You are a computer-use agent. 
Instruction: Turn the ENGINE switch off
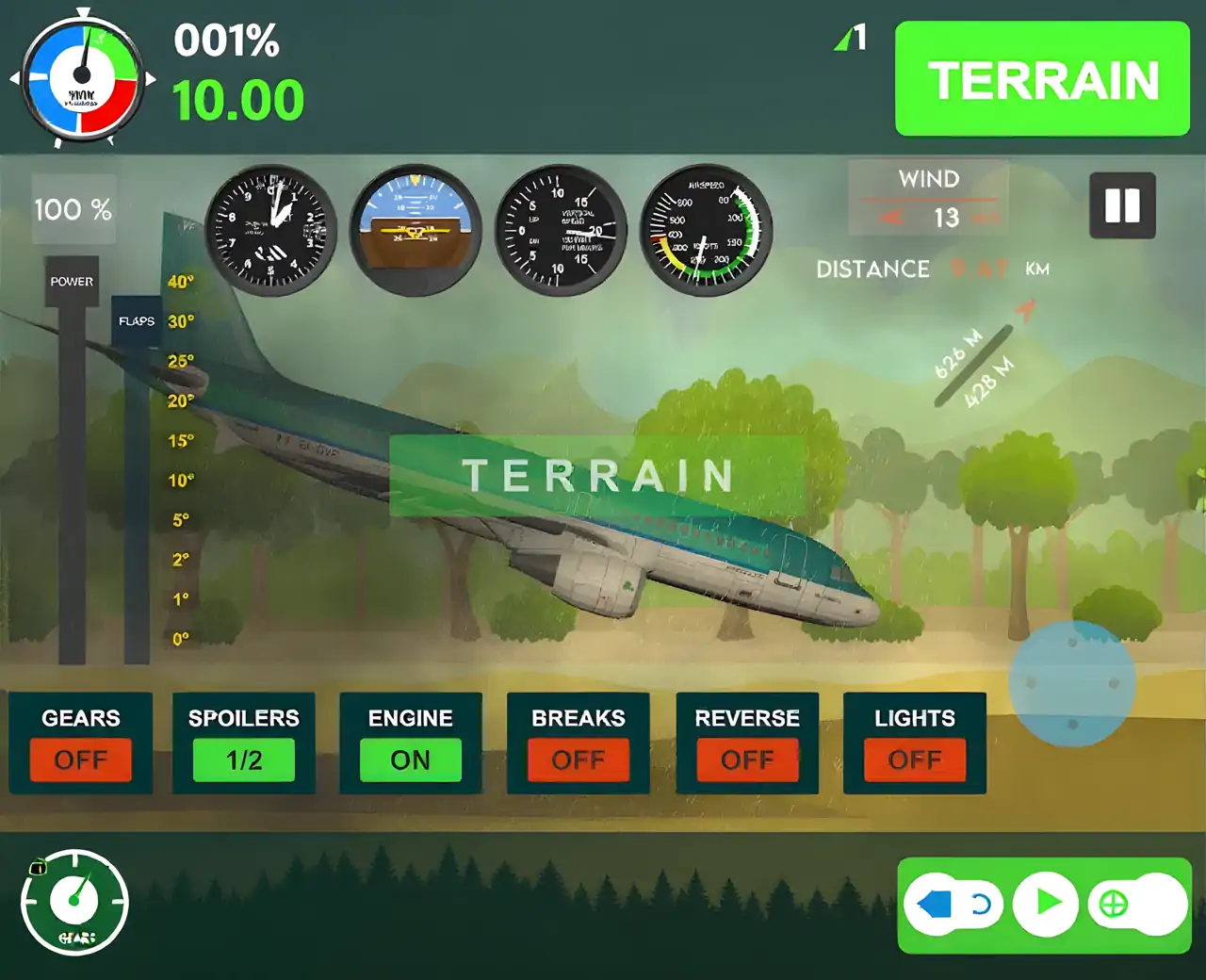click(x=411, y=759)
